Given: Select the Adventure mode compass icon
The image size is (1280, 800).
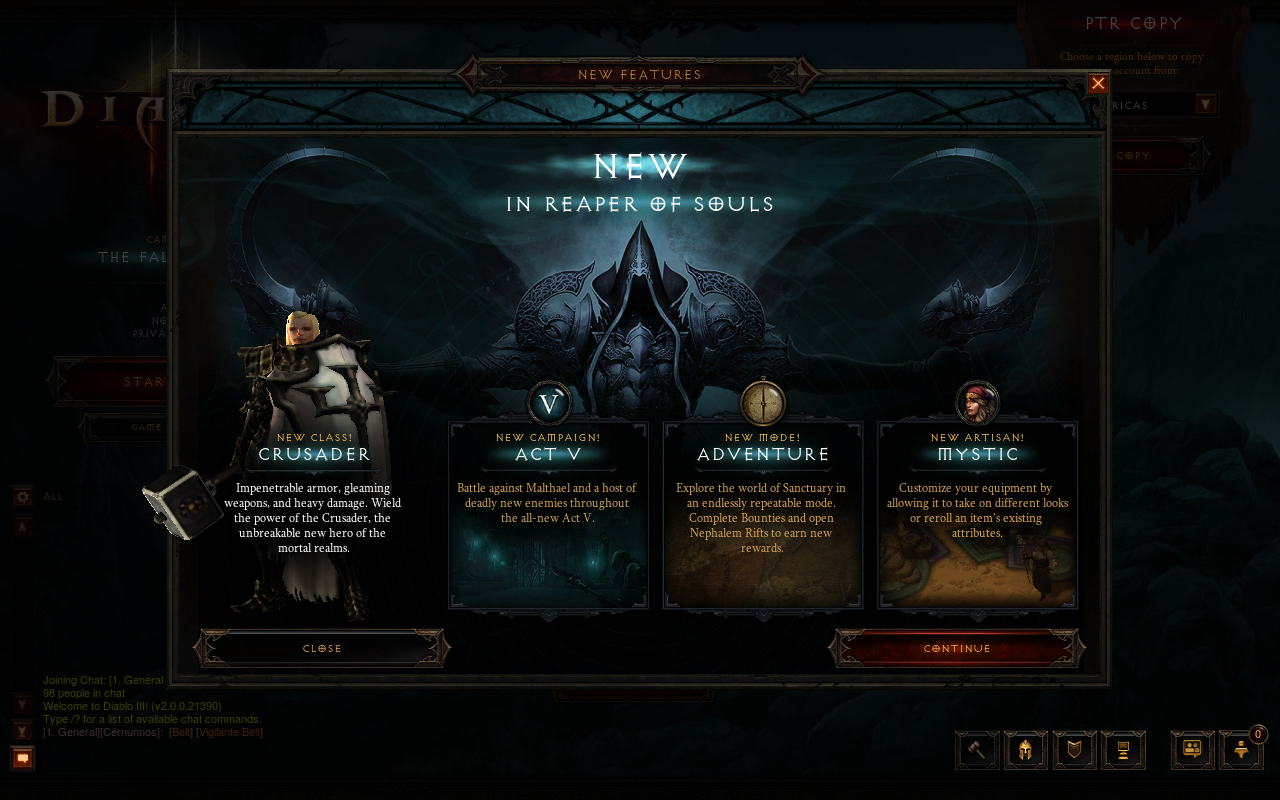Looking at the screenshot, I should (762, 403).
